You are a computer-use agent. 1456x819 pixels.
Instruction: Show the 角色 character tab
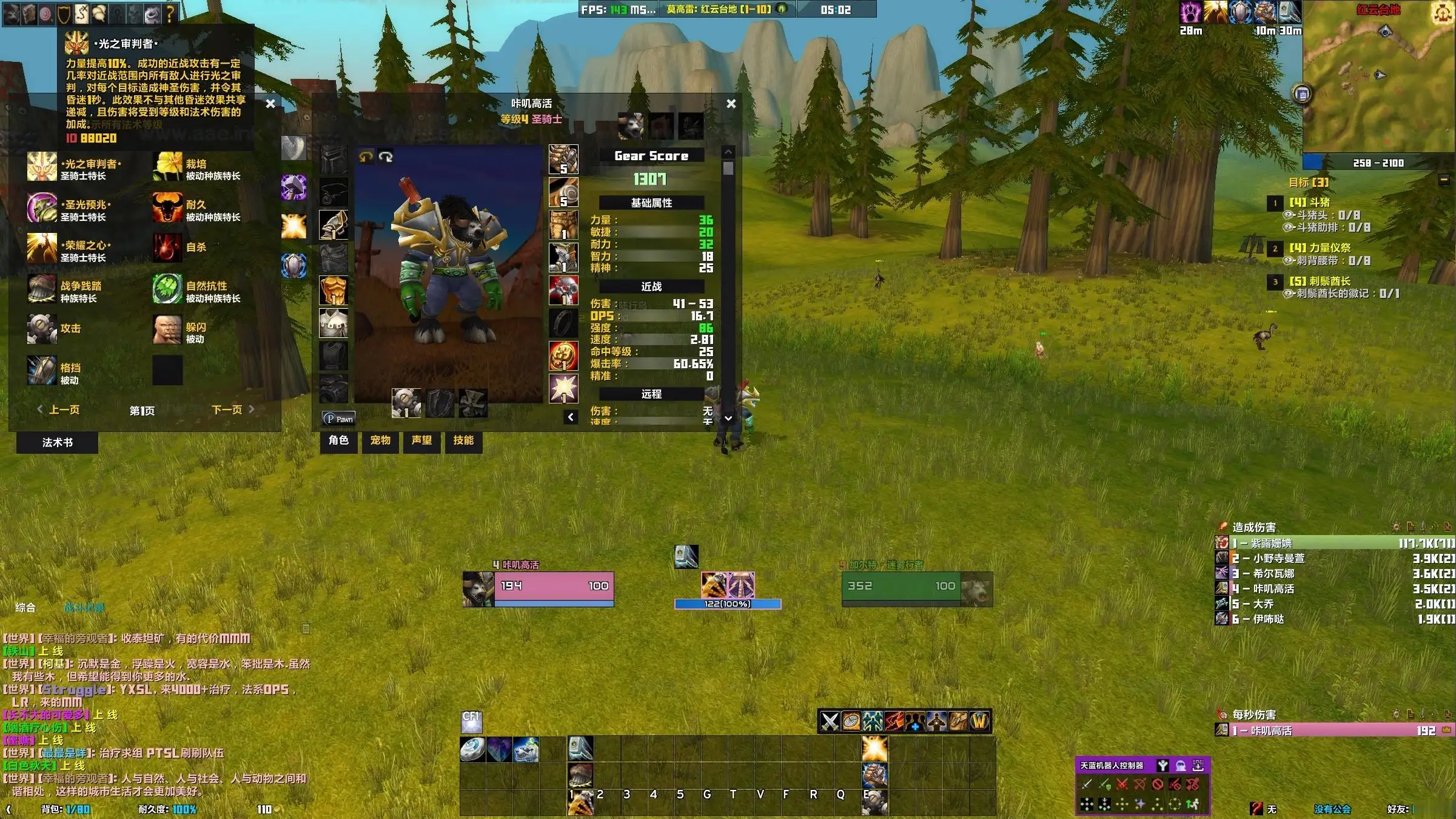coord(338,440)
